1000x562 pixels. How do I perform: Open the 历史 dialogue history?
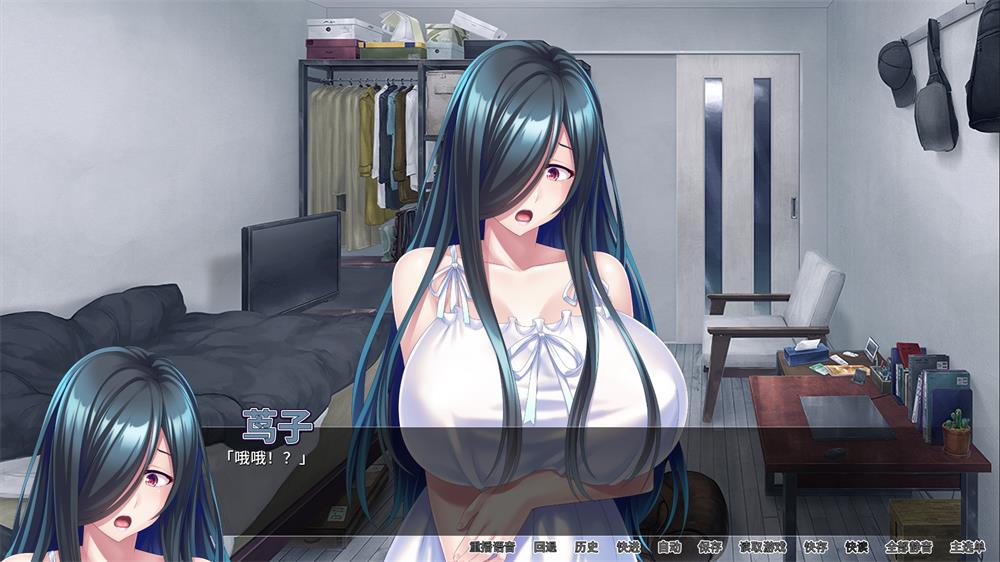(587, 547)
